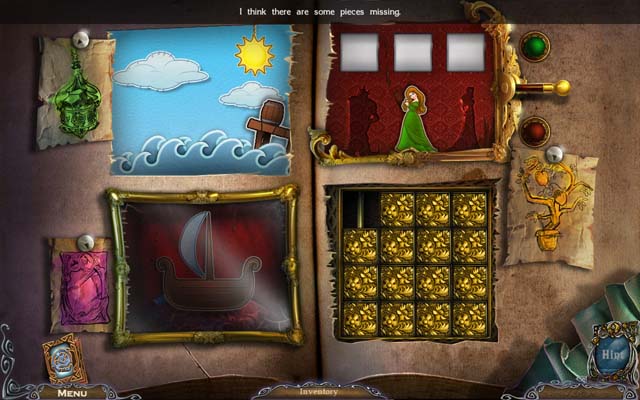Push the green round button

533,46
